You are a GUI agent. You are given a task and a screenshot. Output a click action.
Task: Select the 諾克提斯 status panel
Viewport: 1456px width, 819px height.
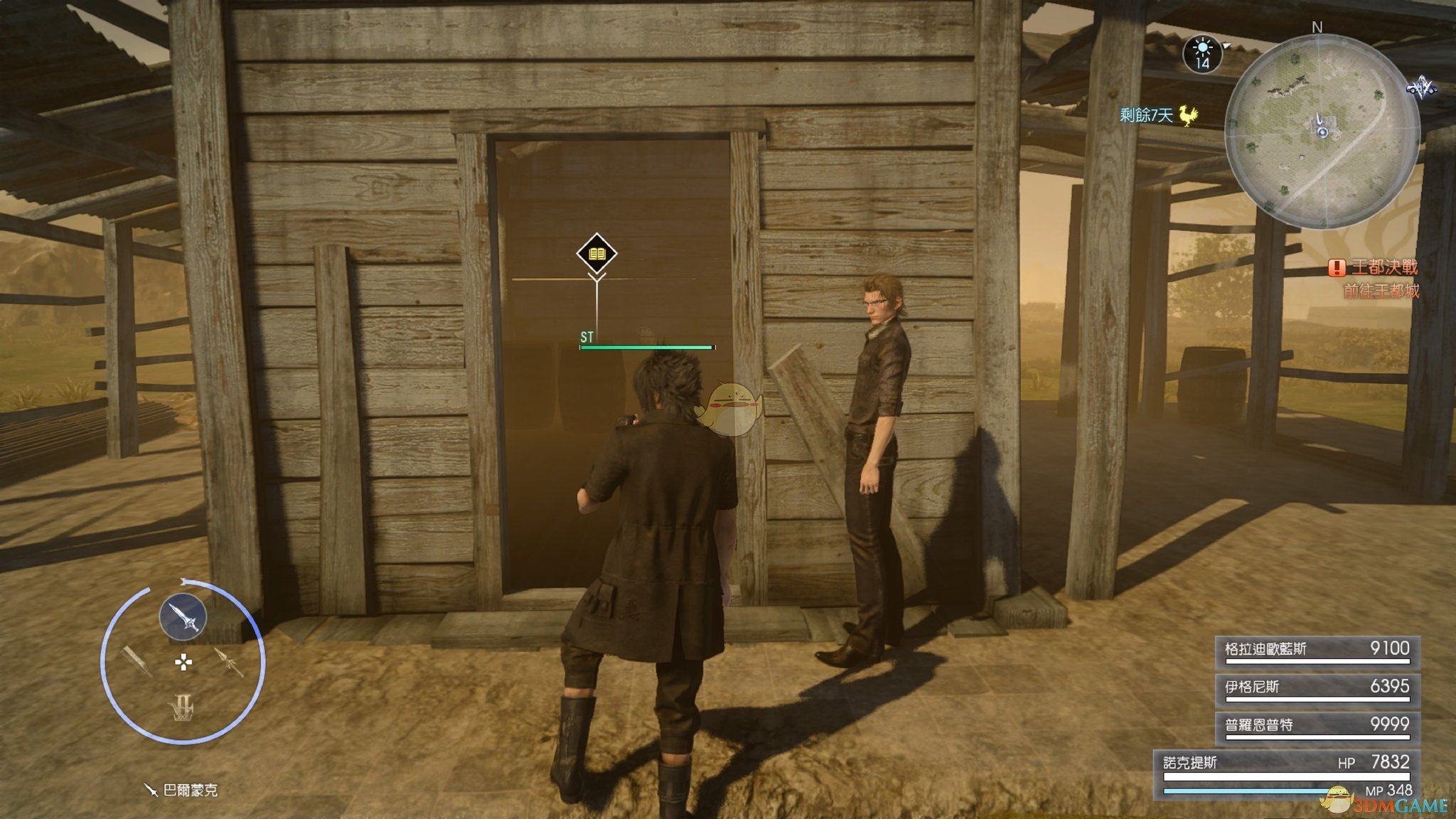[1287, 775]
